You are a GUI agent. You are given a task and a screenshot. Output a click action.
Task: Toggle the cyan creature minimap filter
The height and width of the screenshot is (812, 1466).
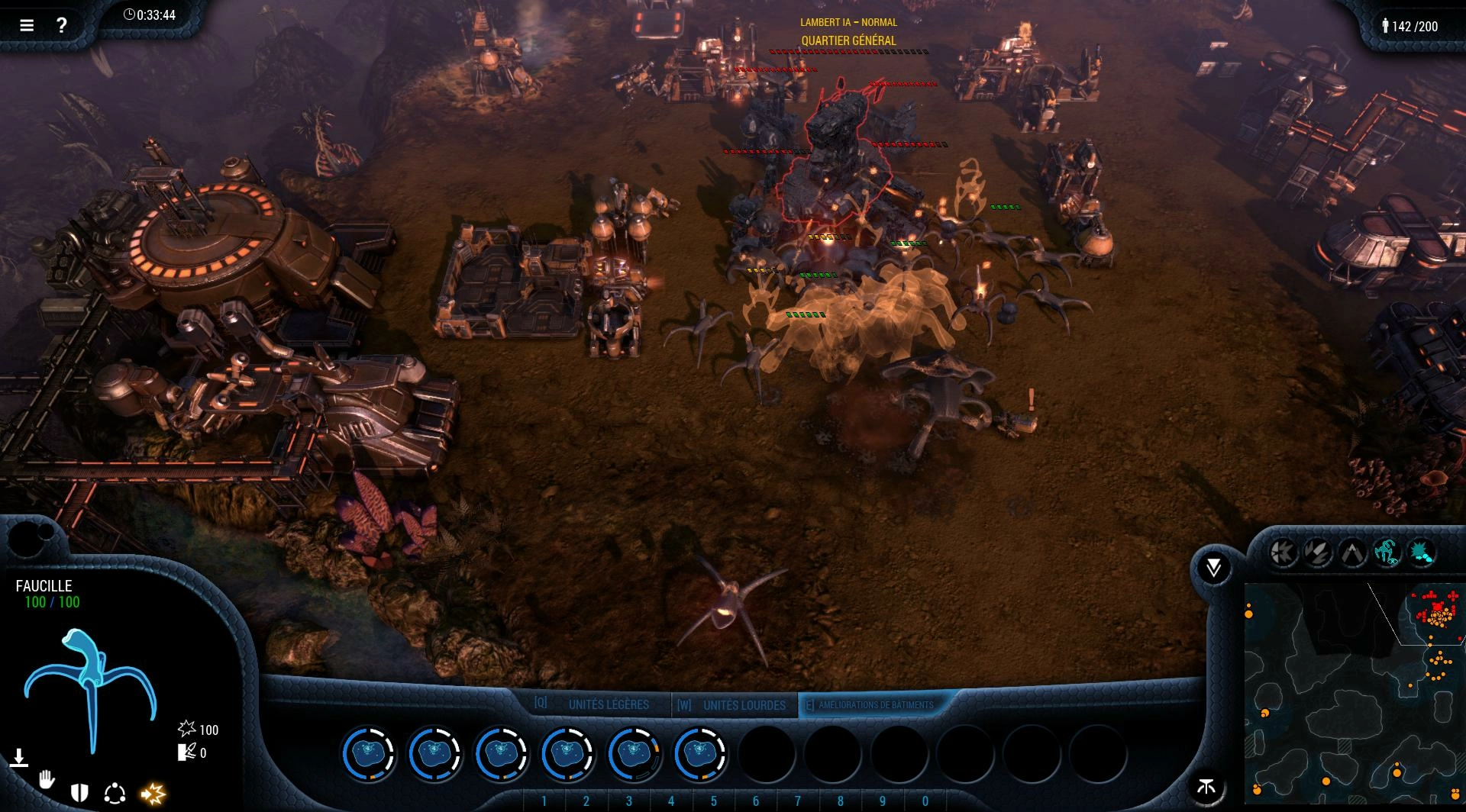point(1387,552)
